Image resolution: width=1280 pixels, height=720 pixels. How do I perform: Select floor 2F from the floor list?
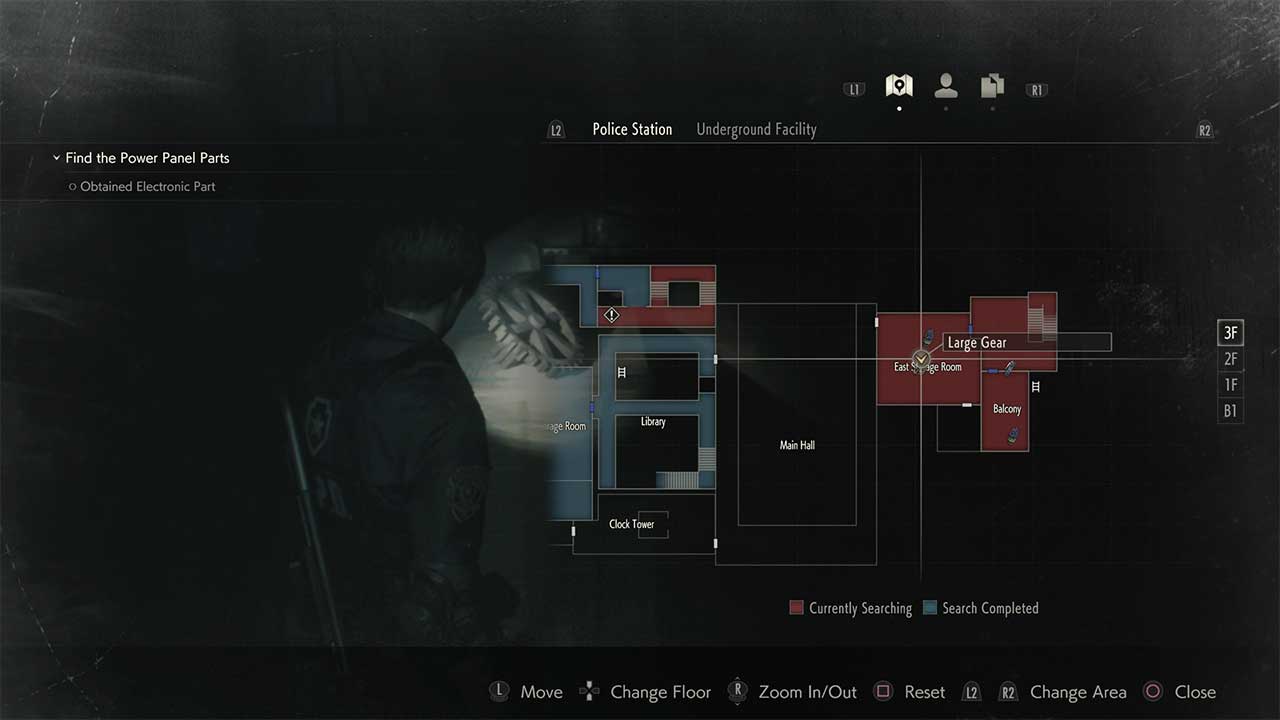tap(1230, 358)
